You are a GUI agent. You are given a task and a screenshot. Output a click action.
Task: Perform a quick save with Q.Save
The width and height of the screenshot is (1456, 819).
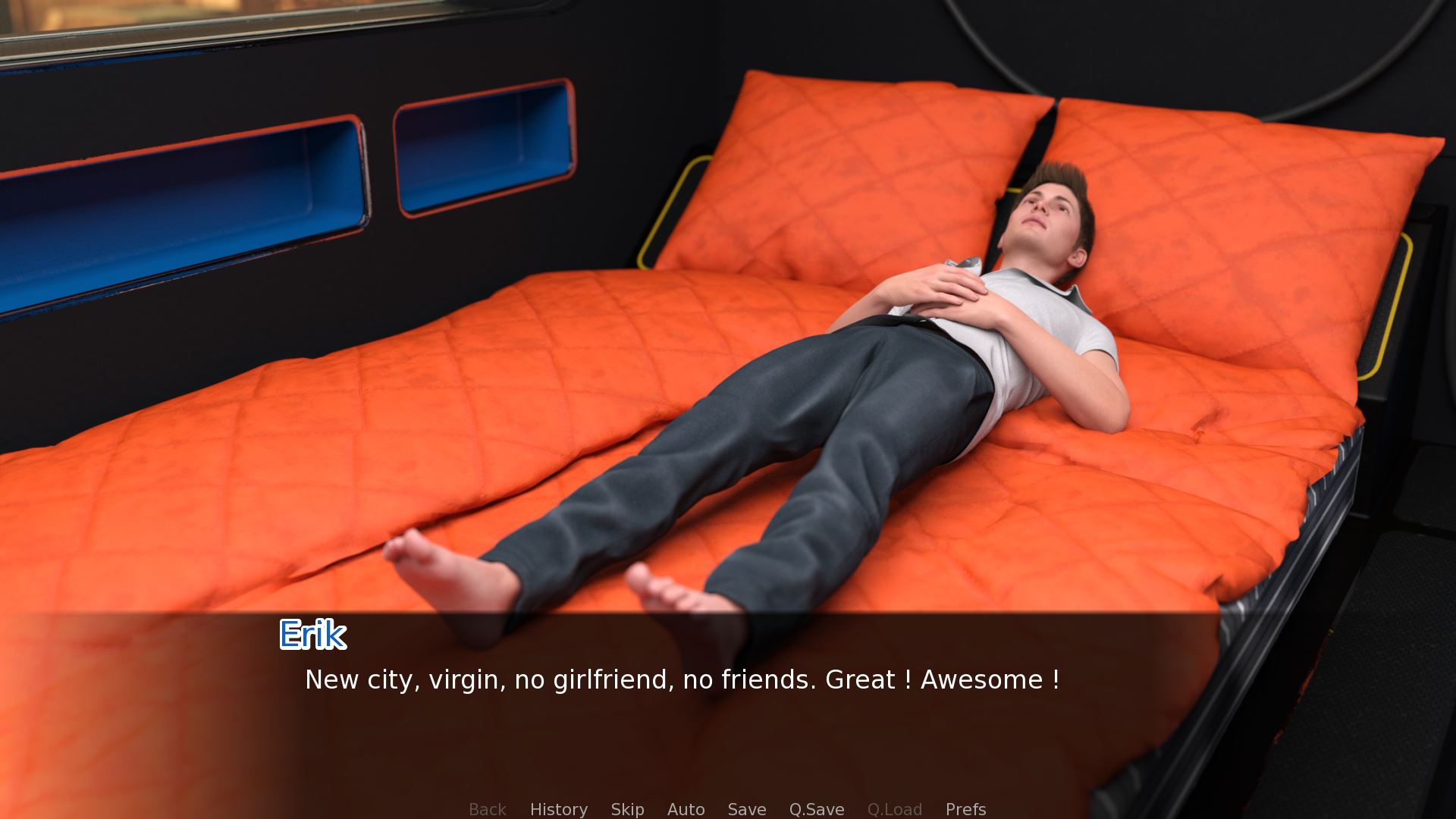click(816, 809)
